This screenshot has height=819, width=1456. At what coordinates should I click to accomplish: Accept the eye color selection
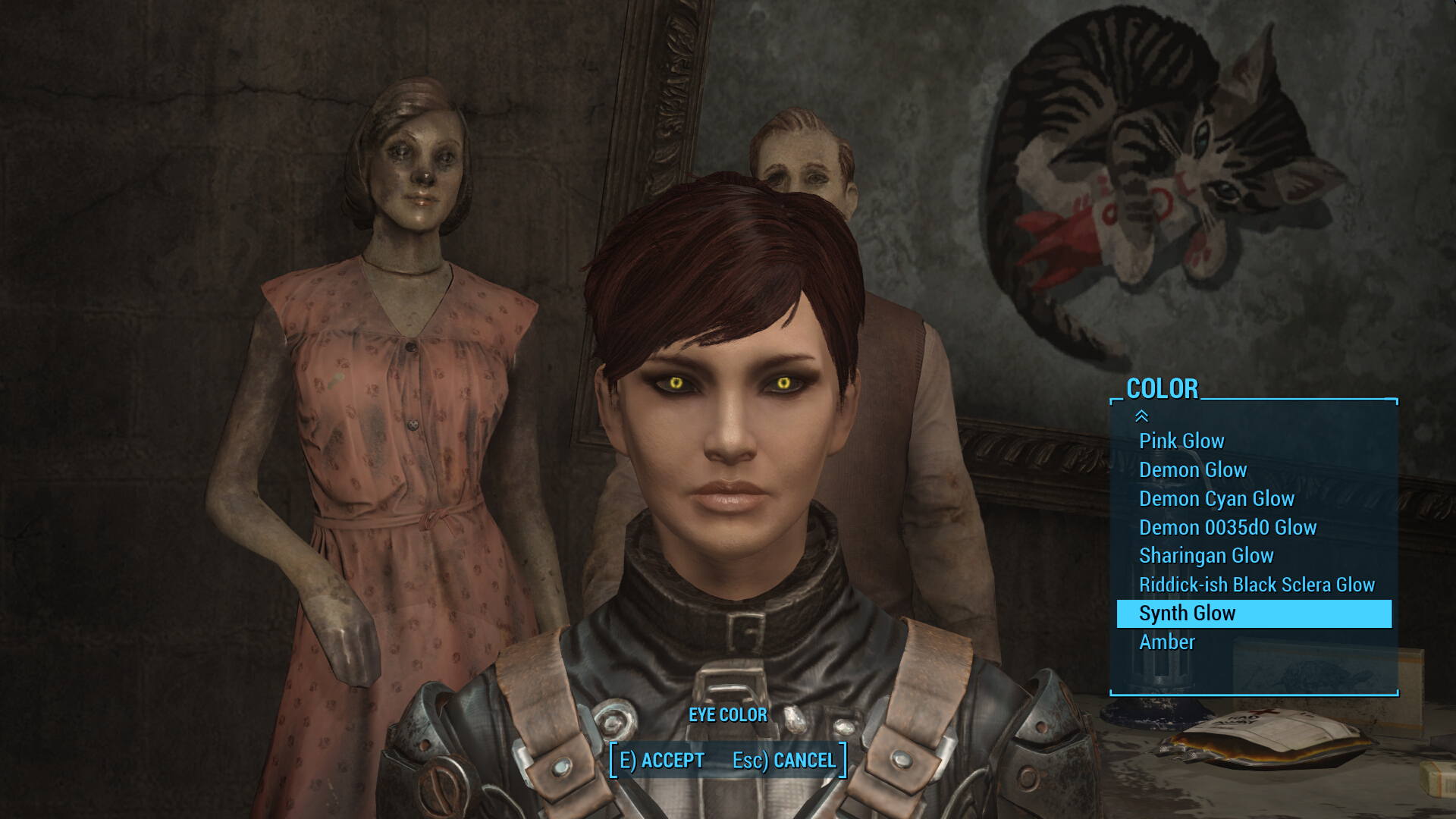click(662, 760)
